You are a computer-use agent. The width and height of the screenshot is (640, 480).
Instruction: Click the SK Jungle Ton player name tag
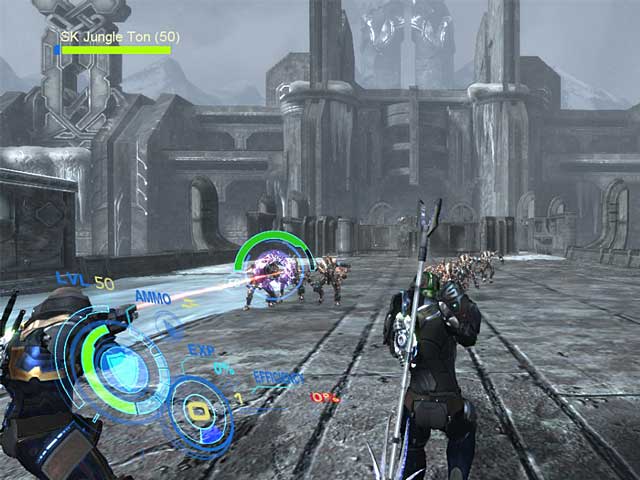tap(120, 37)
